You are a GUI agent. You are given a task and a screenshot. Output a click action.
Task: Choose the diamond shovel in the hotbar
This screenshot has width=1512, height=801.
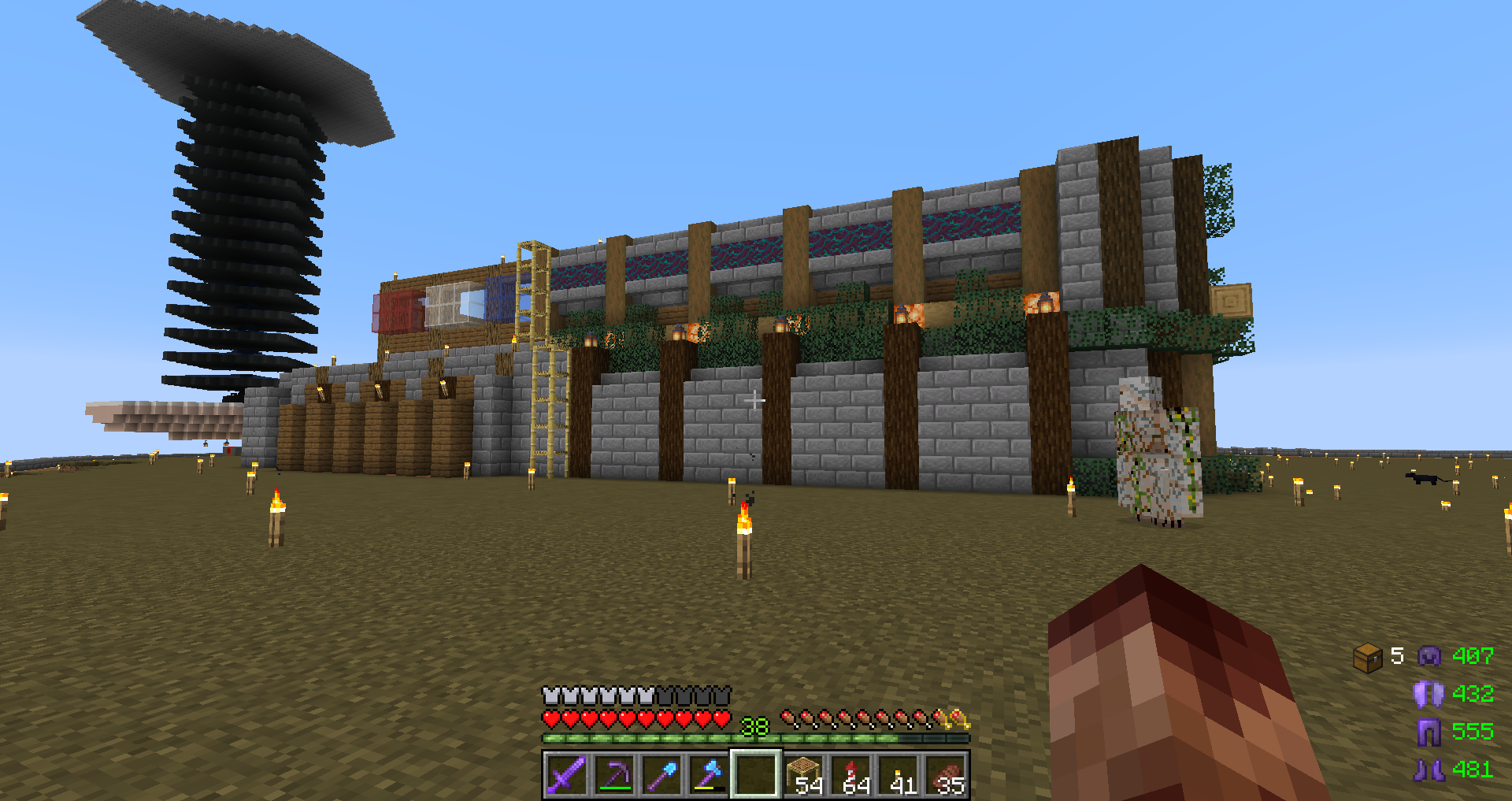pyautogui.click(x=661, y=775)
